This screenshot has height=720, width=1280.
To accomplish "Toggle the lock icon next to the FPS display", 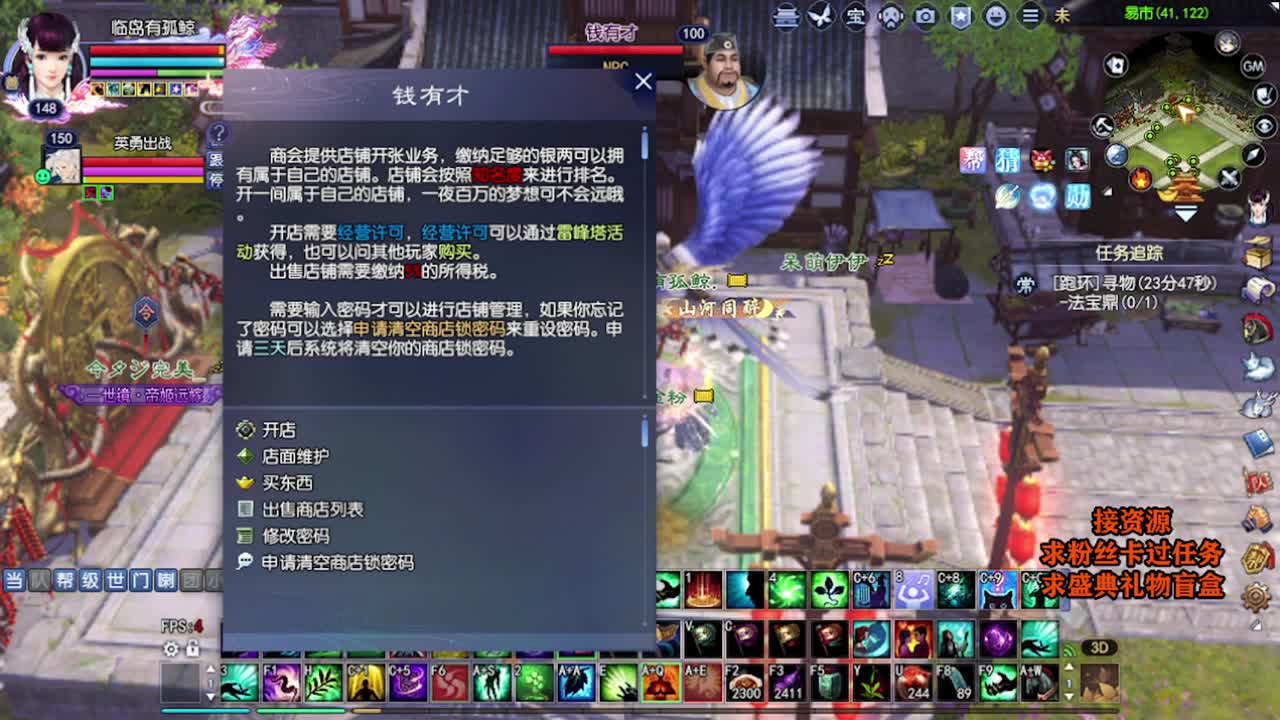I will click(x=191, y=649).
